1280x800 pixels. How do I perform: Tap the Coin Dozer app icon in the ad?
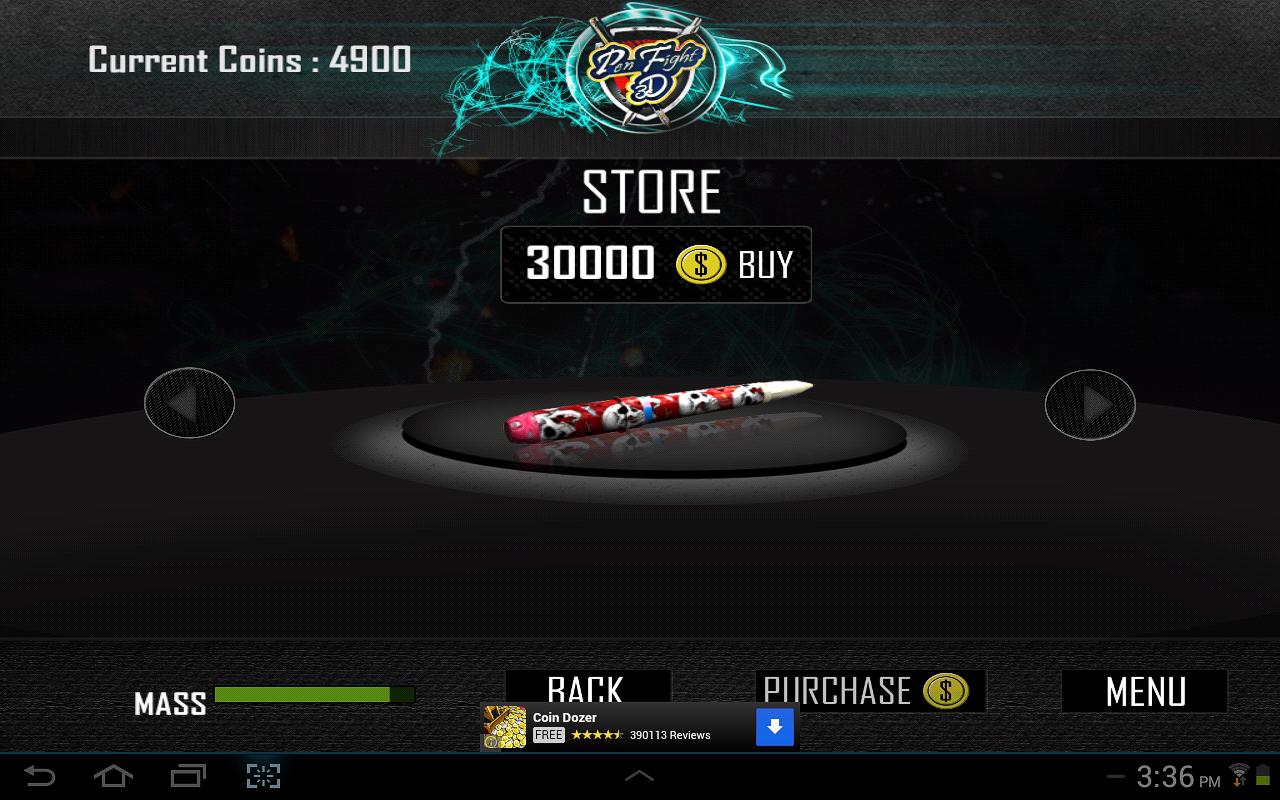(x=505, y=726)
